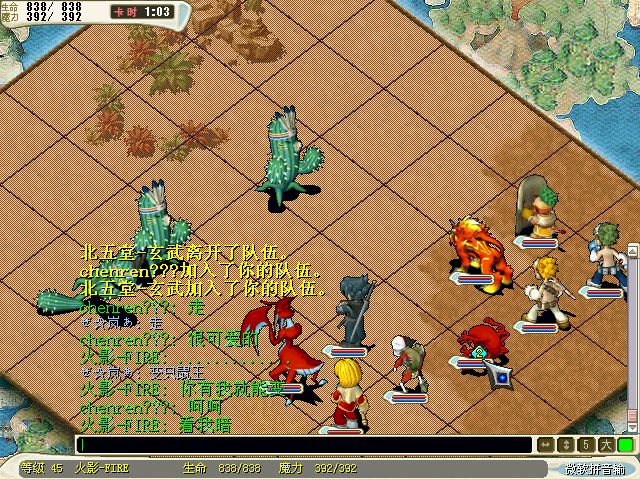The image size is (640, 480).
Task: Click the chat scrollbar down arrow
Action: pyautogui.click(x=632, y=427)
